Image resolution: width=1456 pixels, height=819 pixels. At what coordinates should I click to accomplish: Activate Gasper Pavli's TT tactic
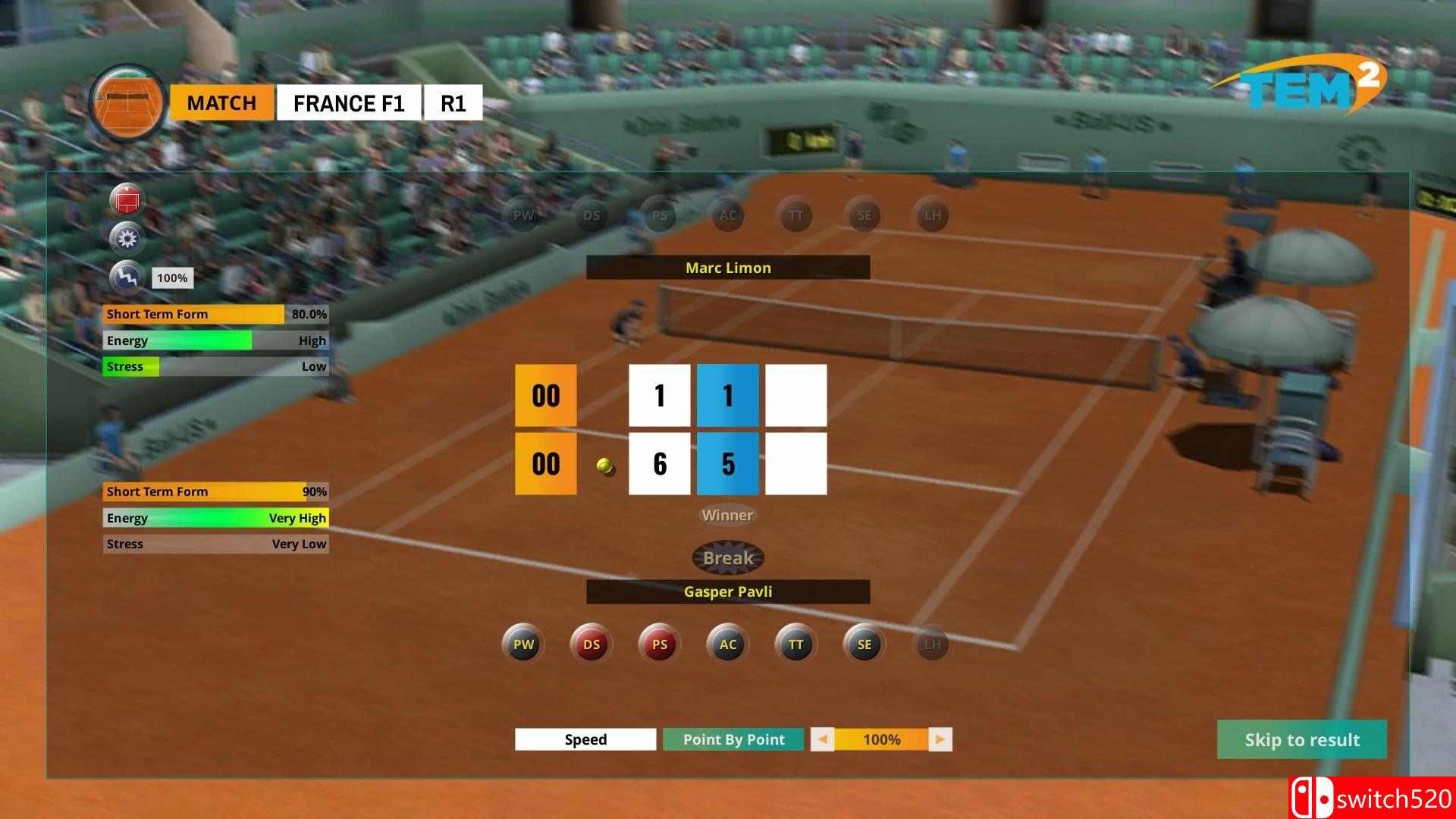(795, 645)
